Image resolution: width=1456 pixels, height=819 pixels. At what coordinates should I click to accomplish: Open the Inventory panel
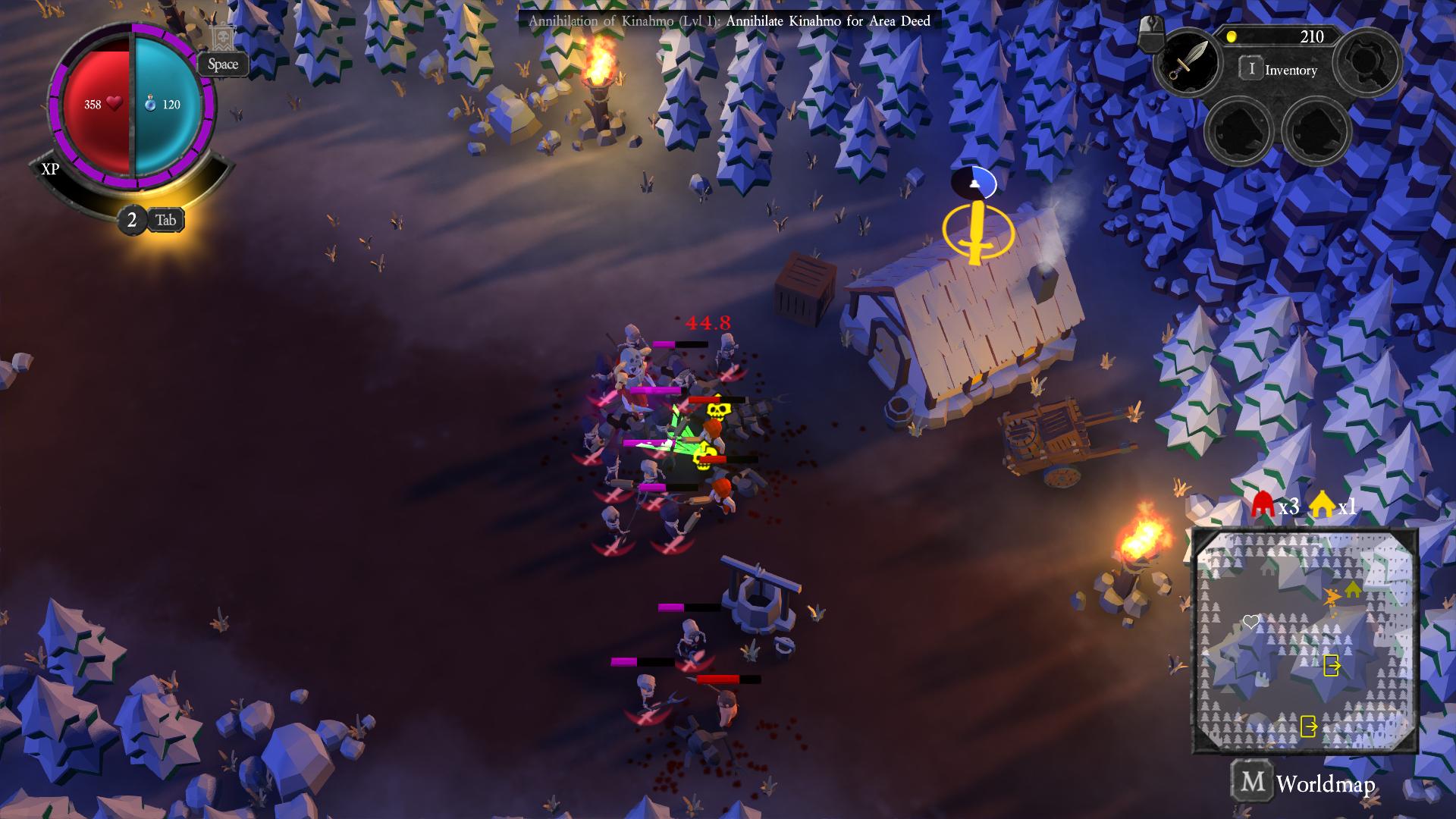tap(1280, 70)
